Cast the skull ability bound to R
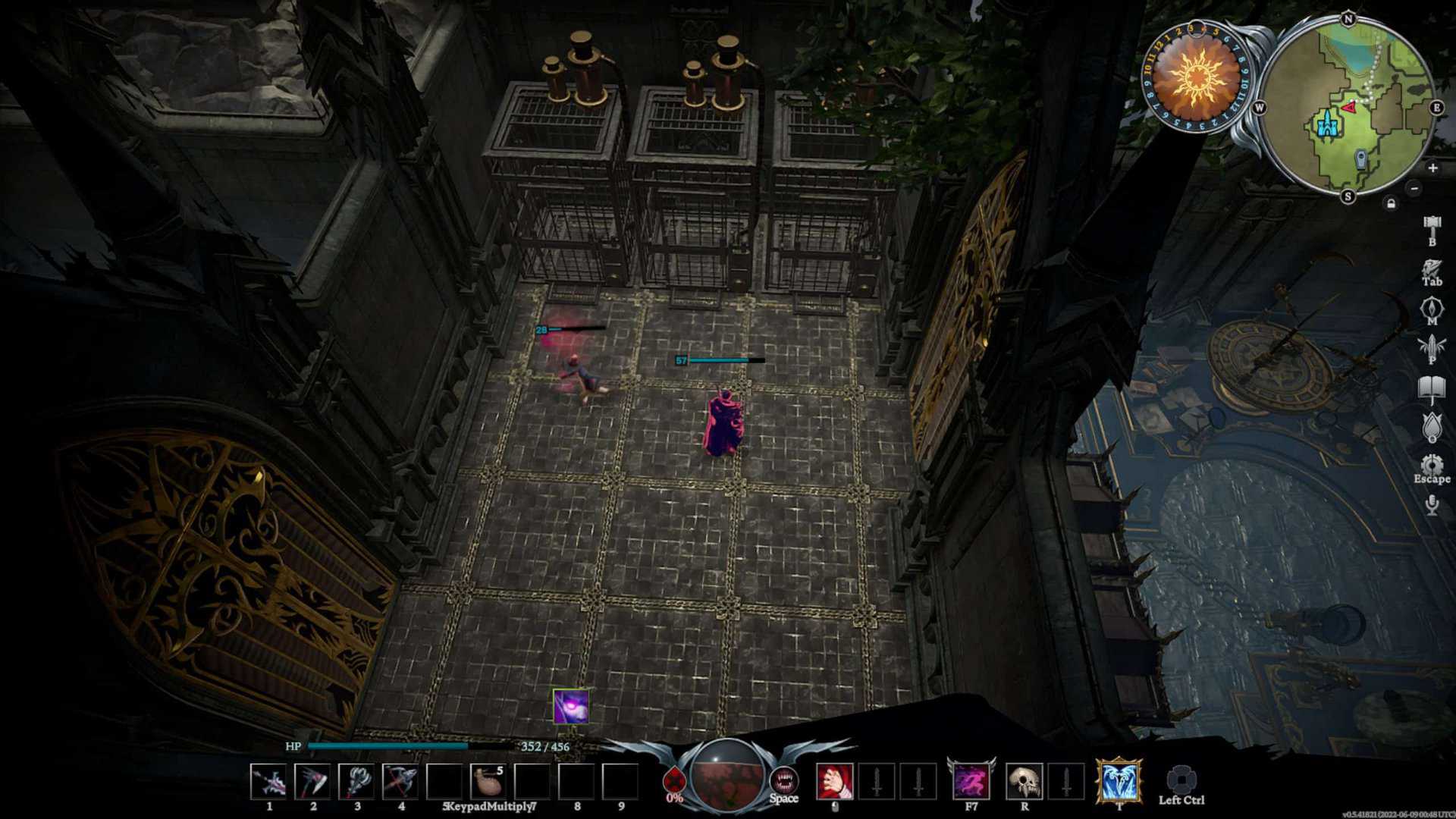Viewport: 1456px width, 819px height. (1026, 780)
